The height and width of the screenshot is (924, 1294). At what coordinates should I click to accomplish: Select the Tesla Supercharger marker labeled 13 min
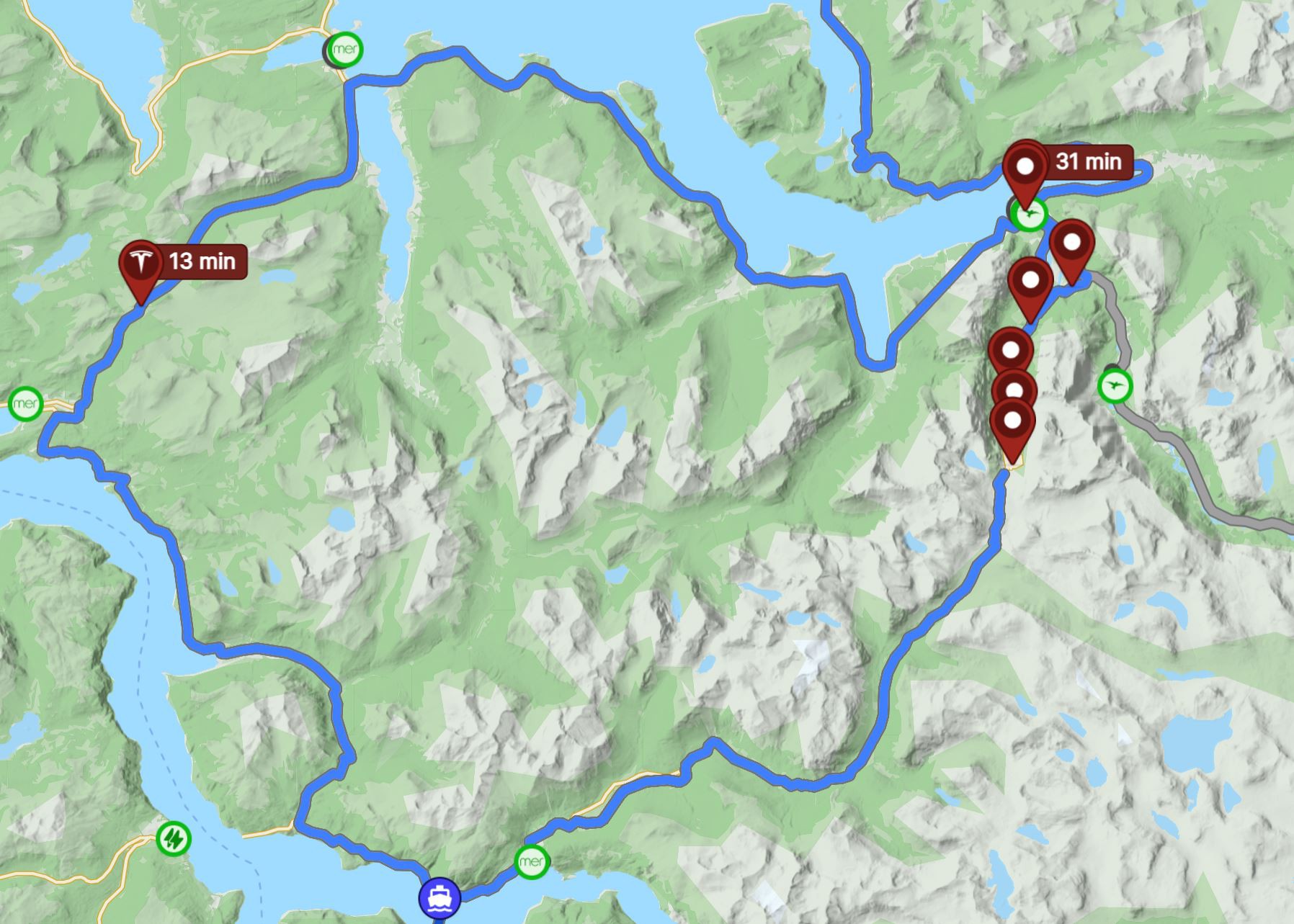141,264
